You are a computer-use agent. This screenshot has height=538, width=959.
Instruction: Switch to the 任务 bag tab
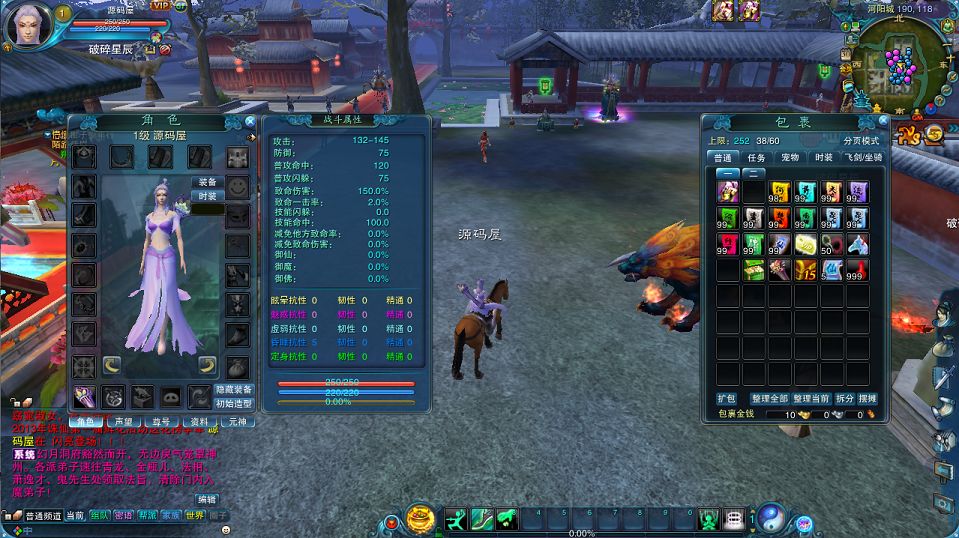(x=756, y=157)
